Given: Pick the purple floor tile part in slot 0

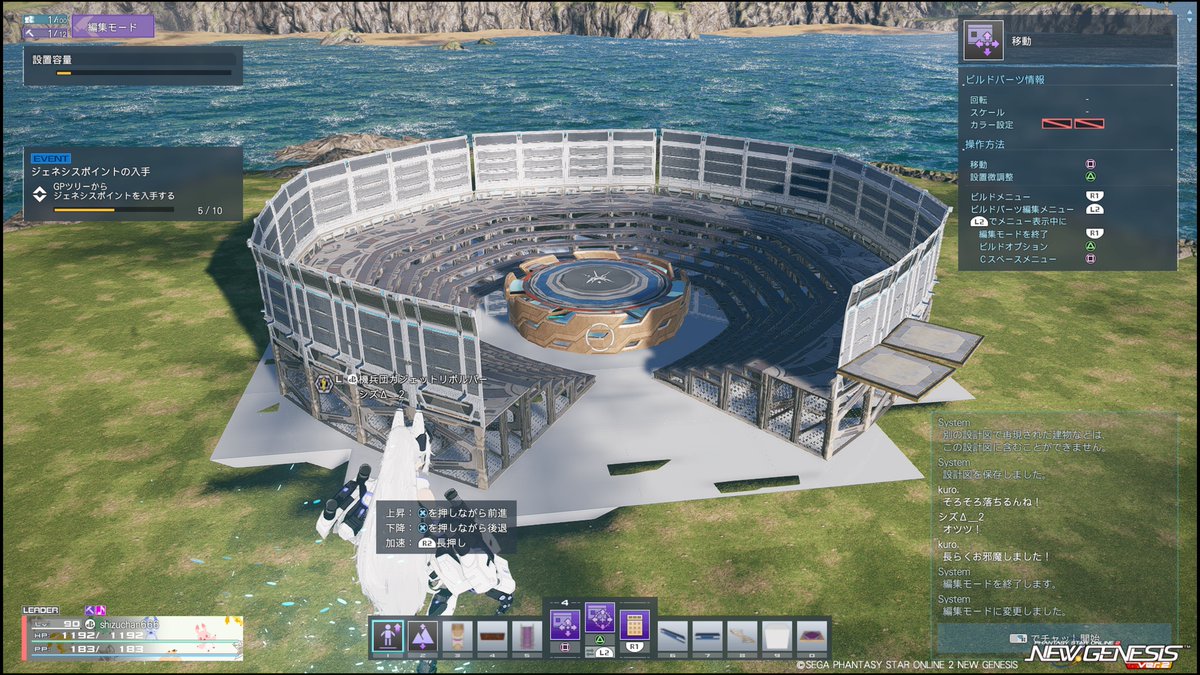Looking at the screenshot, I should [x=811, y=635].
